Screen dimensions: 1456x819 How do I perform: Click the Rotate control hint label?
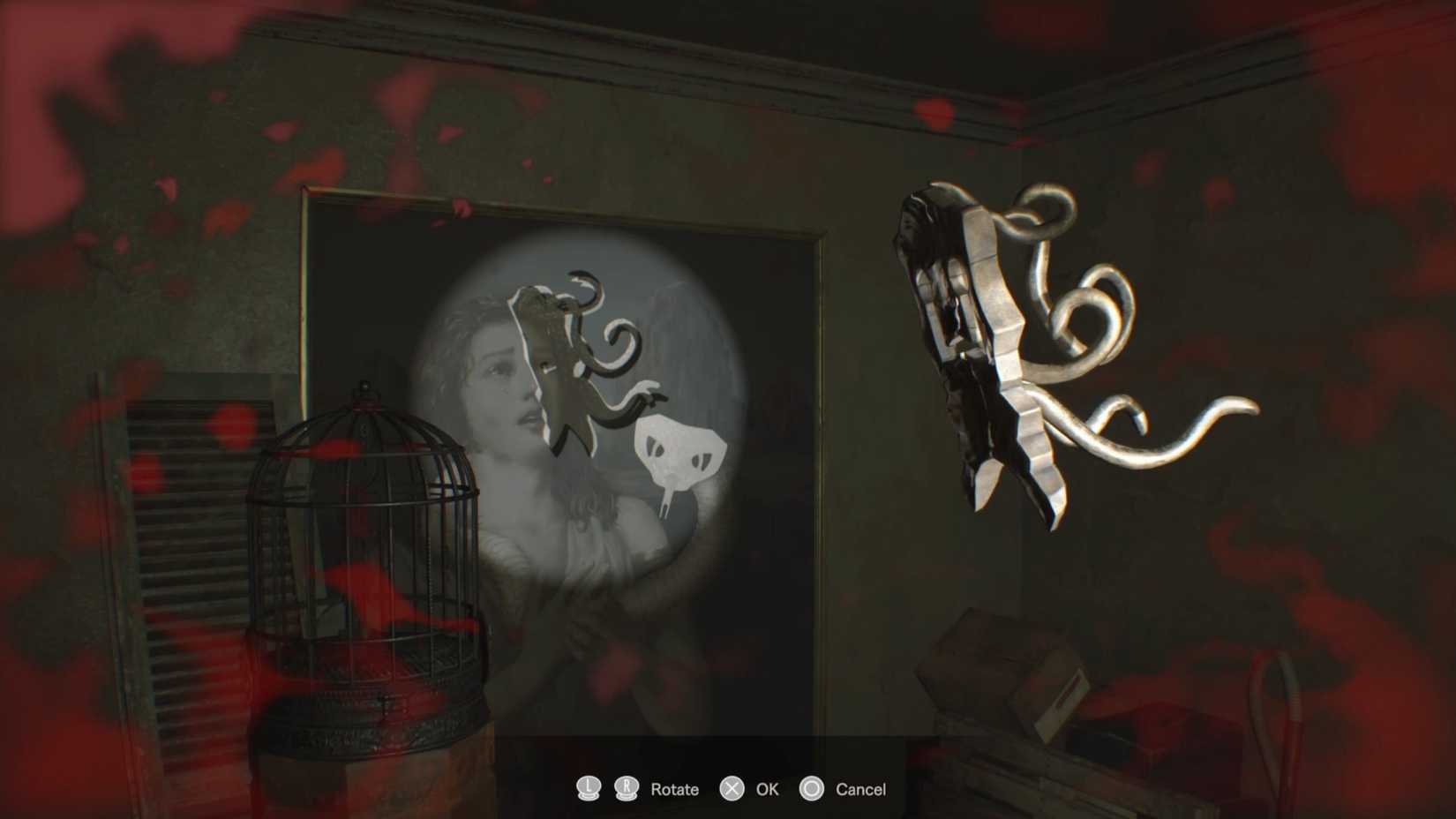pos(673,789)
